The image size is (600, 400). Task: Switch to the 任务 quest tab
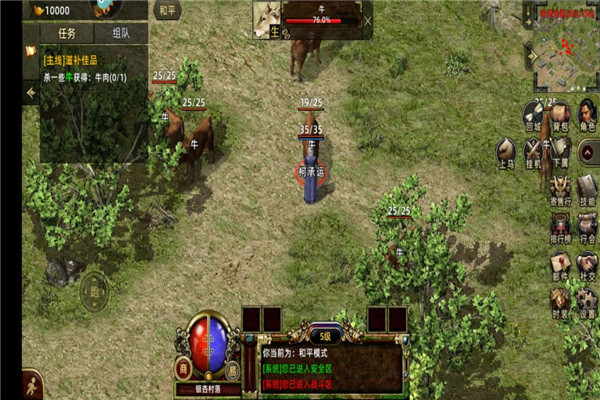[67, 32]
